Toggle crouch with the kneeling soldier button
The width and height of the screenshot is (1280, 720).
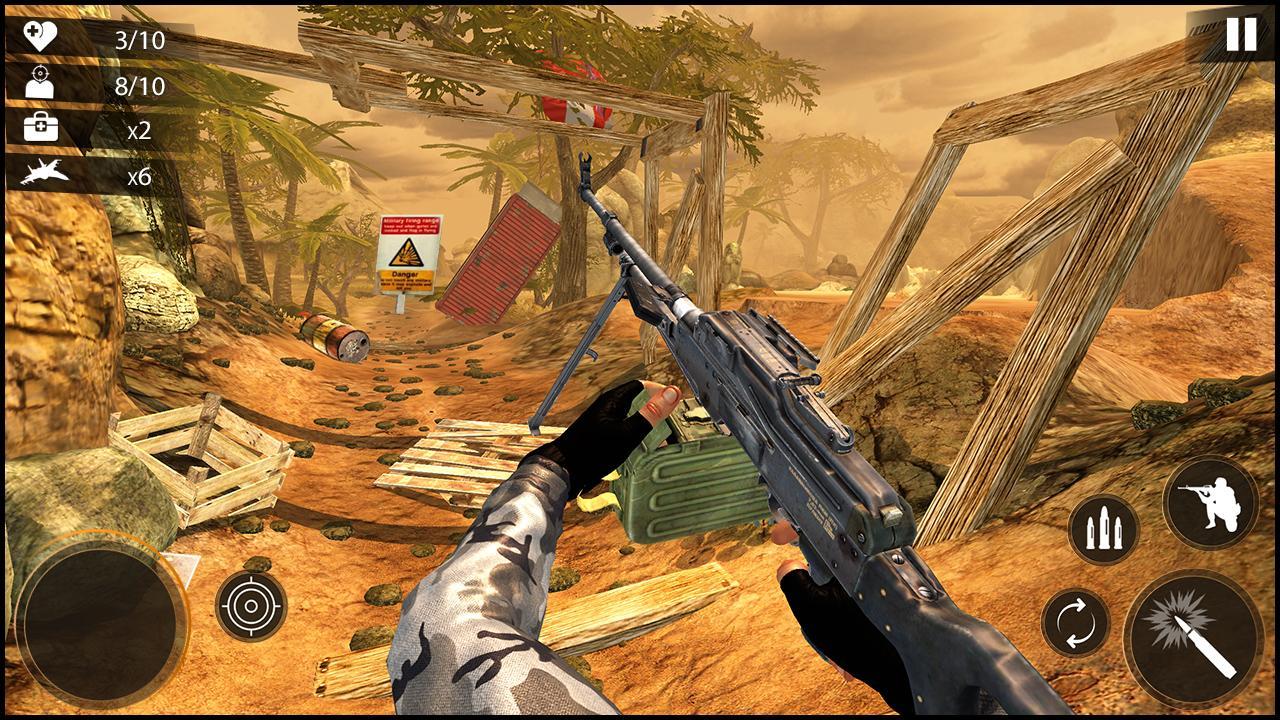(1210, 503)
